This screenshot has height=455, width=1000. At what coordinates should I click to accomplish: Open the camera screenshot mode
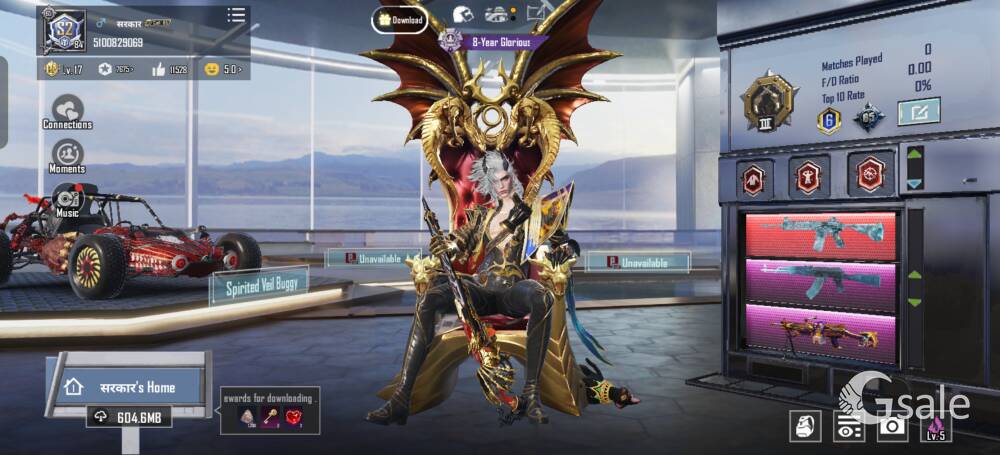point(892,425)
